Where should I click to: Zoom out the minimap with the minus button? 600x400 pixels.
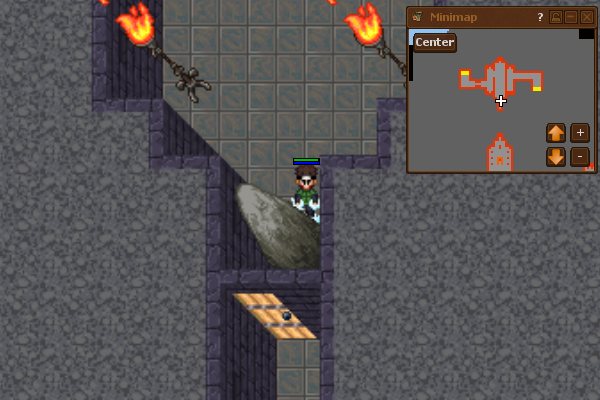click(x=580, y=156)
